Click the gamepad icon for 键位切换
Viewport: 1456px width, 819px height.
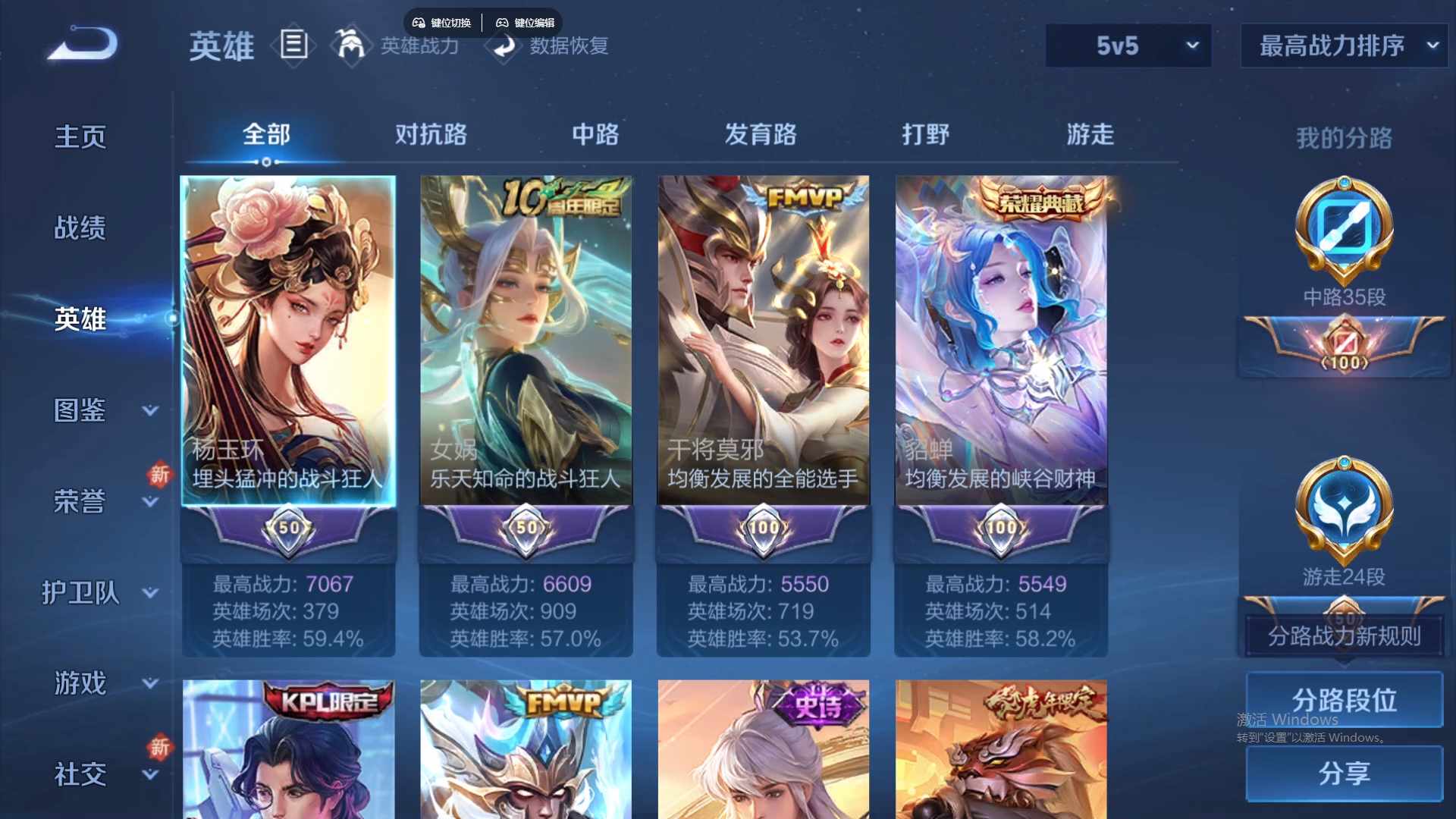pyautogui.click(x=418, y=22)
